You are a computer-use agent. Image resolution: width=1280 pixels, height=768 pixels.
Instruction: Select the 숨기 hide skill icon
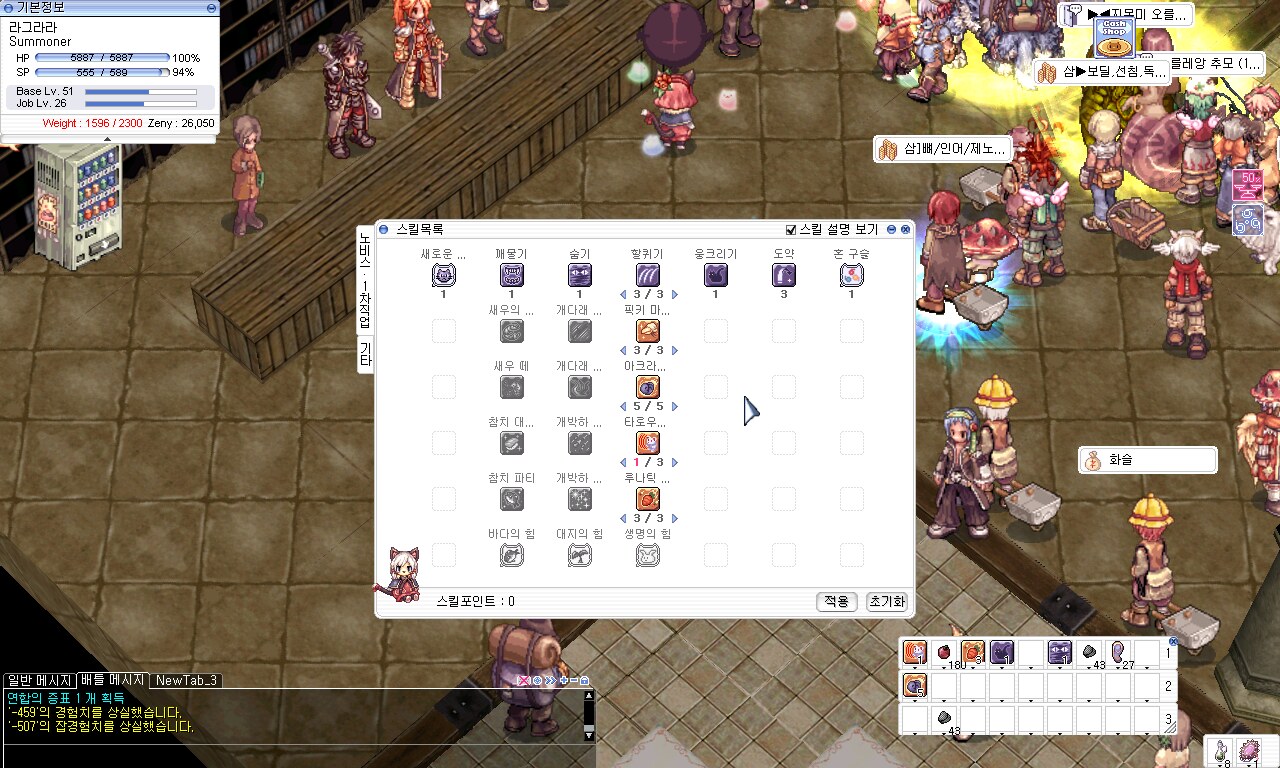tap(579, 275)
